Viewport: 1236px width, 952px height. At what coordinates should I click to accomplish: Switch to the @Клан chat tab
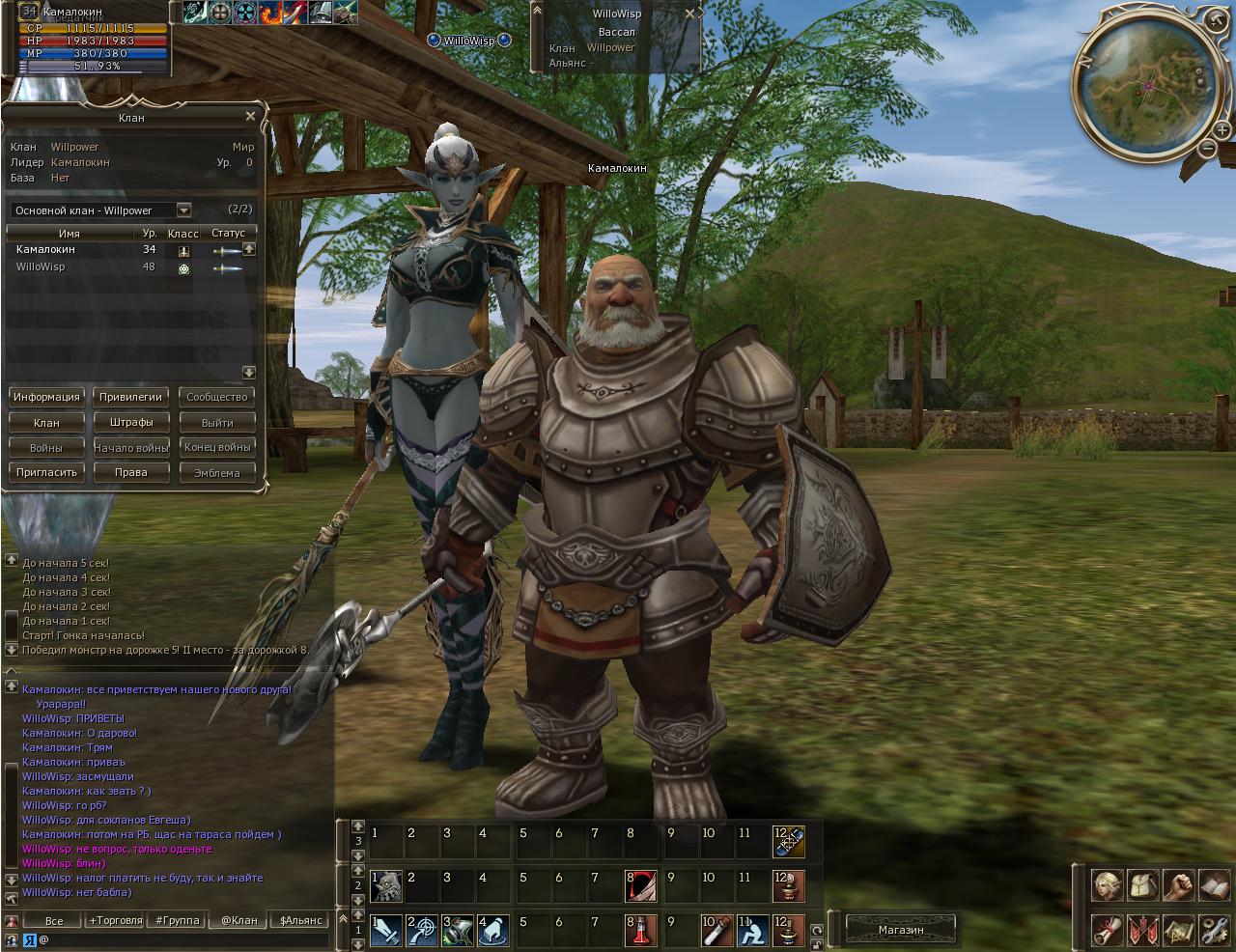click(x=239, y=920)
